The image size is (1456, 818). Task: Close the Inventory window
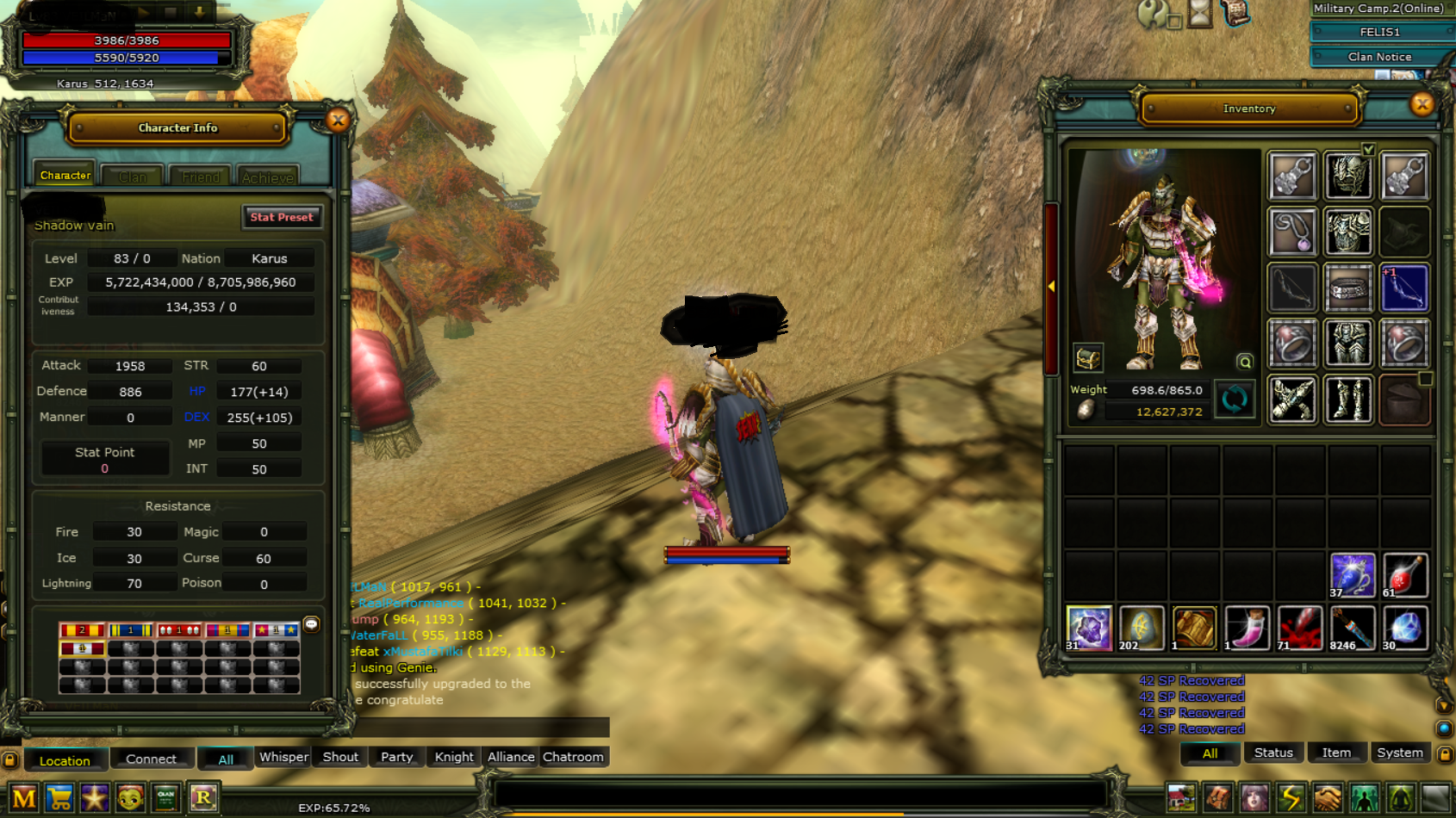[x=1422, y=105]
